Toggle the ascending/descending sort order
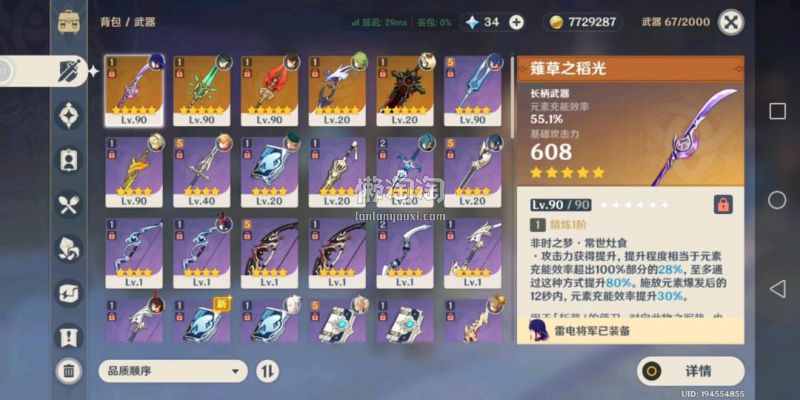The width and height of the screenshot is (800, 400). (268, 371)
